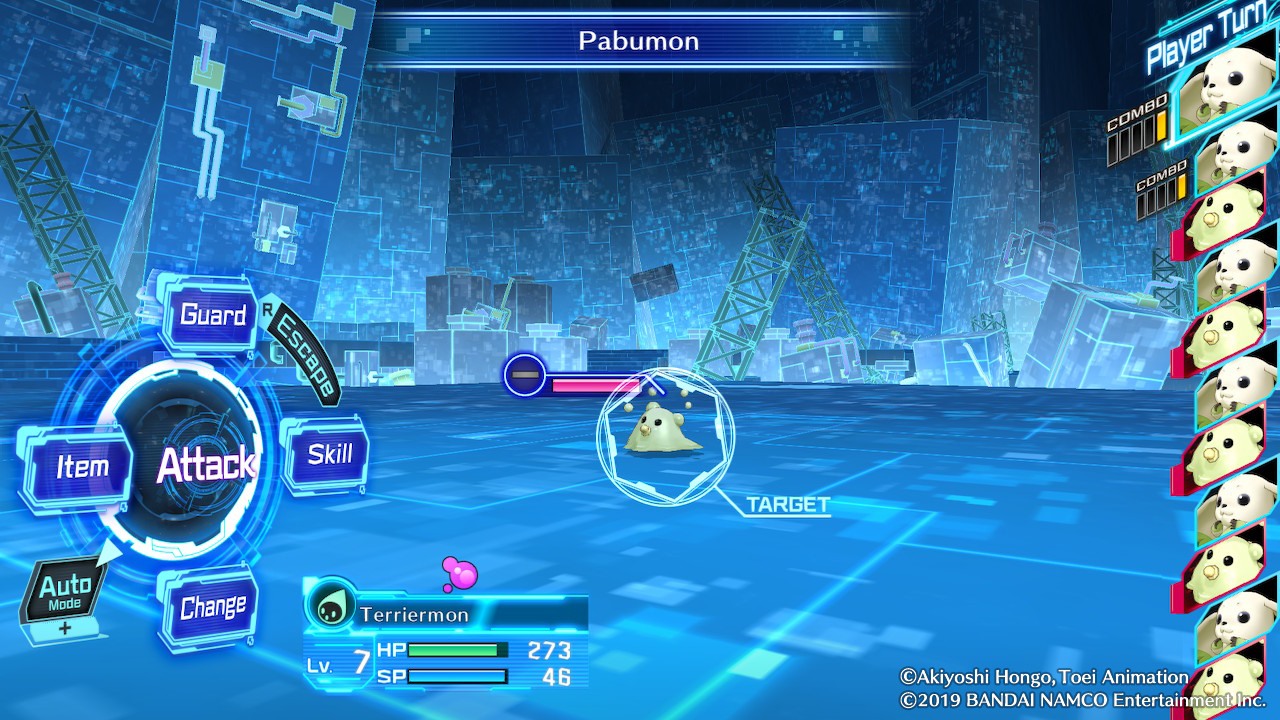
Task: Select the Change command
Action: [212, 607]
